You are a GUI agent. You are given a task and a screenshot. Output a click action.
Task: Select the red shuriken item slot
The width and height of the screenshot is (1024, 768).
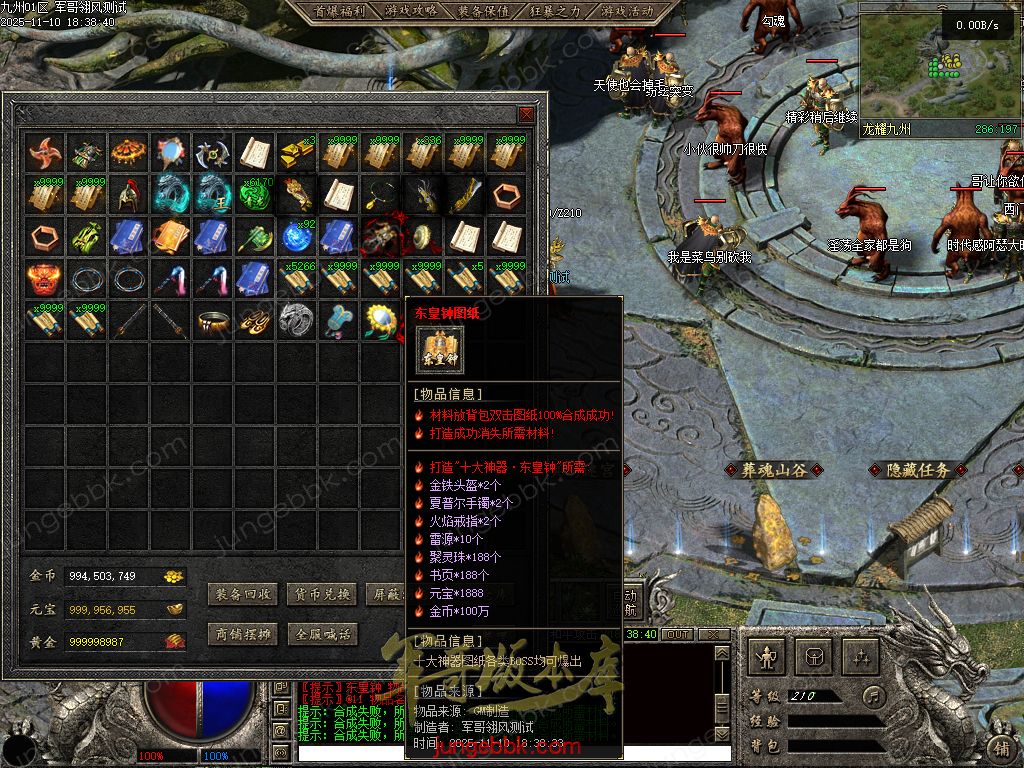(45, 153)
